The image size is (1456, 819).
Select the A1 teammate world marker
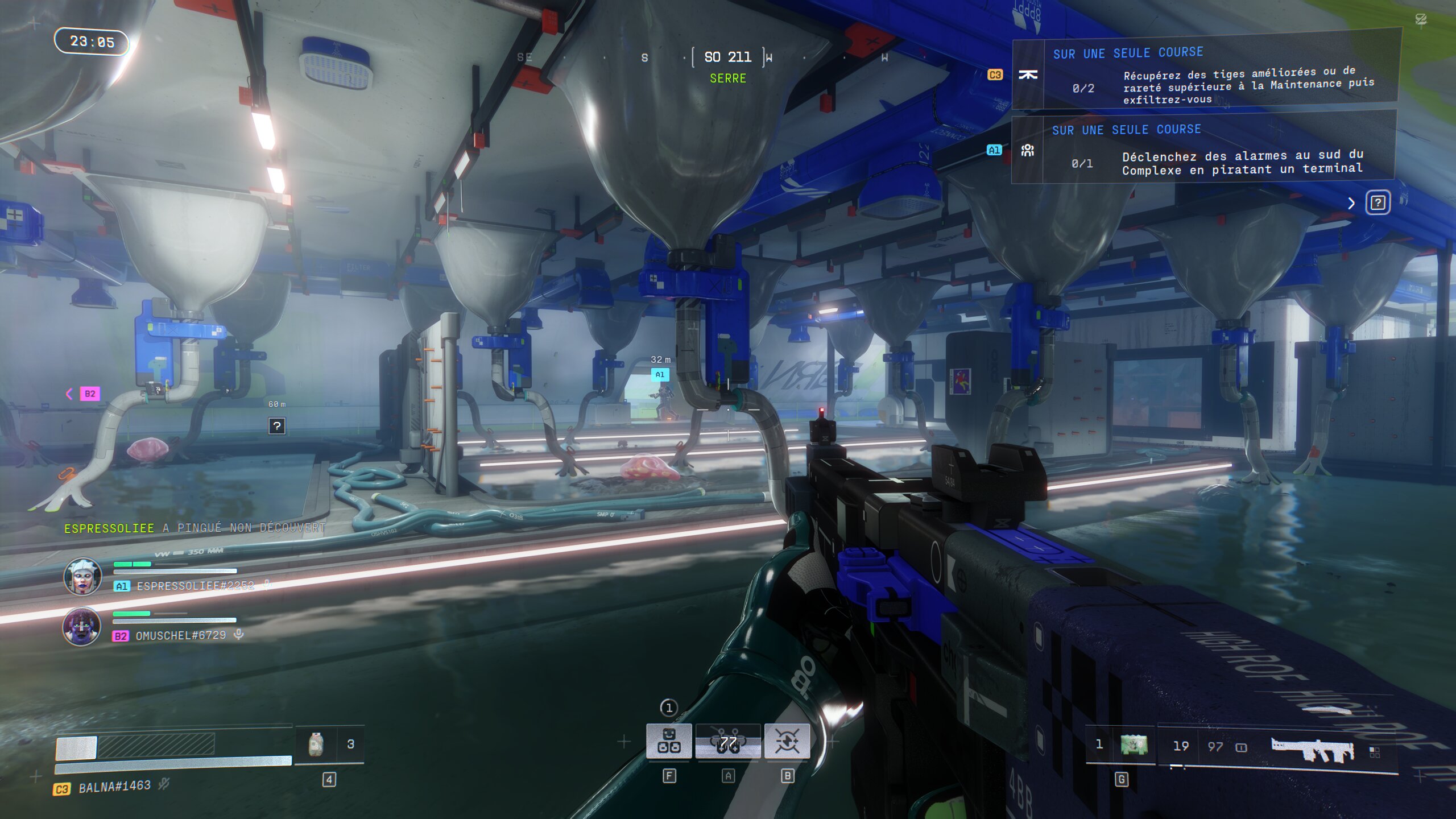(x=660, y=374)
